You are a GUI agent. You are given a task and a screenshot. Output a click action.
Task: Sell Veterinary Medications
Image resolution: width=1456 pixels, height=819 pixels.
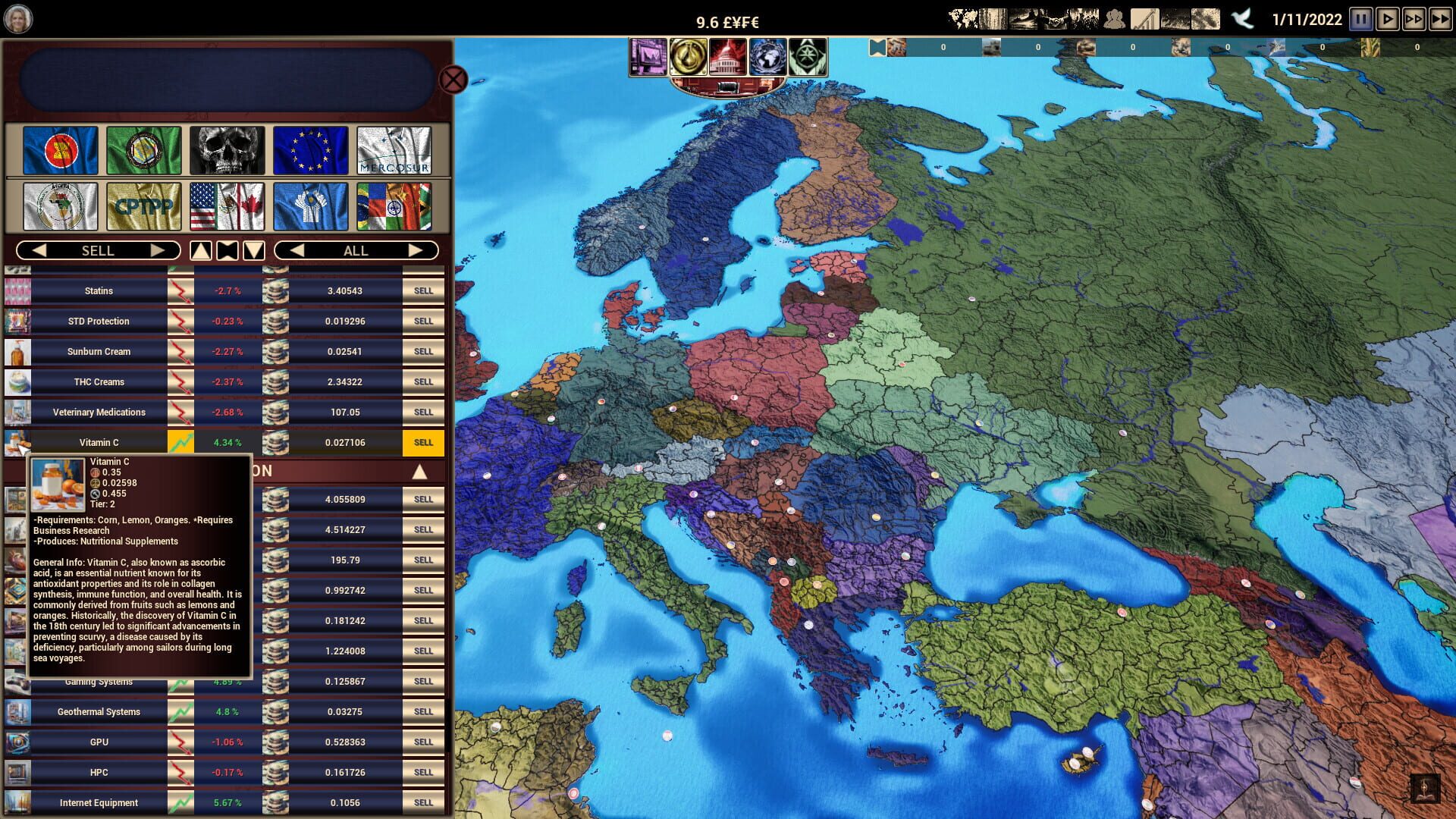coord(423,412)
